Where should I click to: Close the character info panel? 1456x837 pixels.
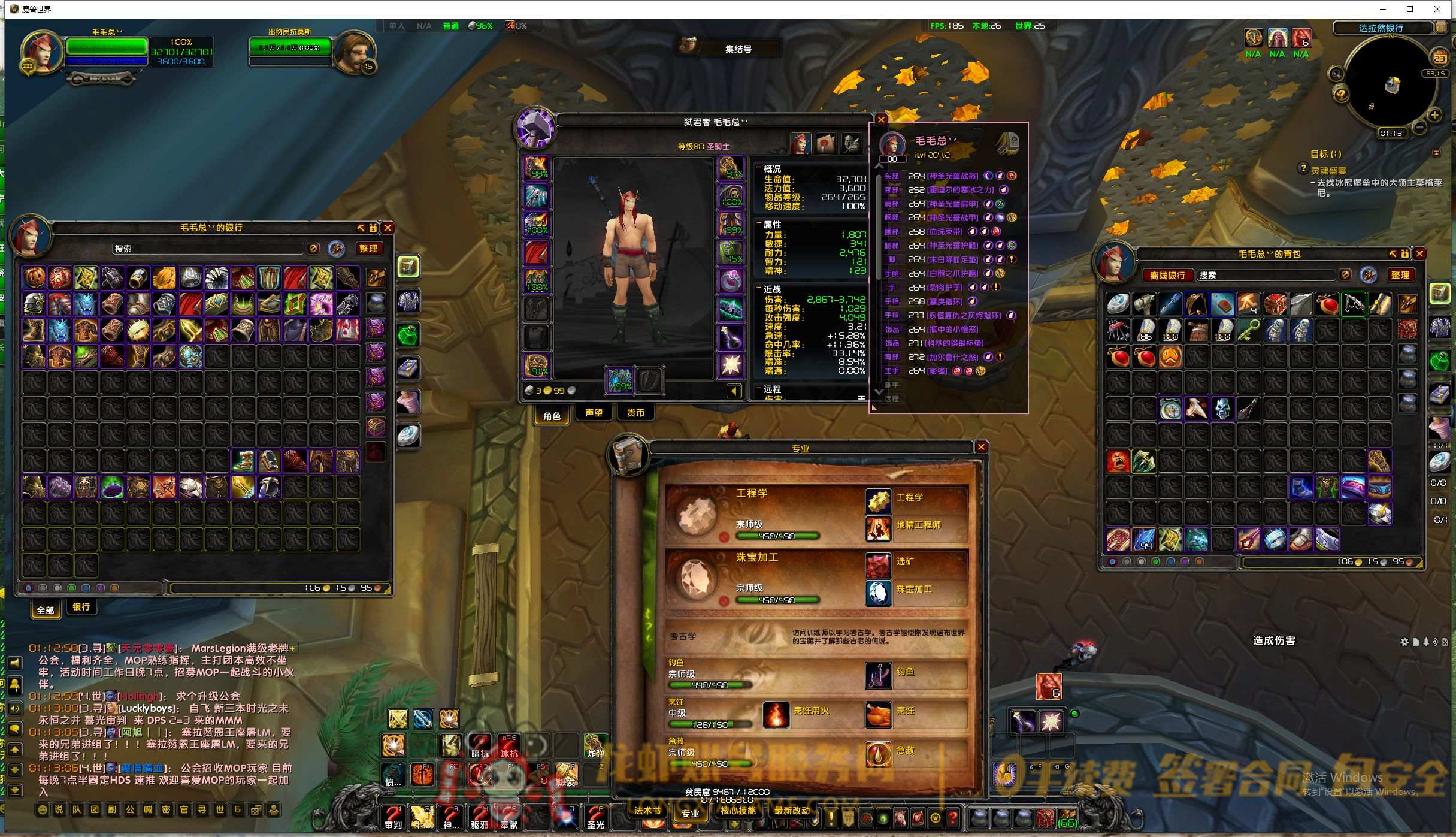(881, 120)
